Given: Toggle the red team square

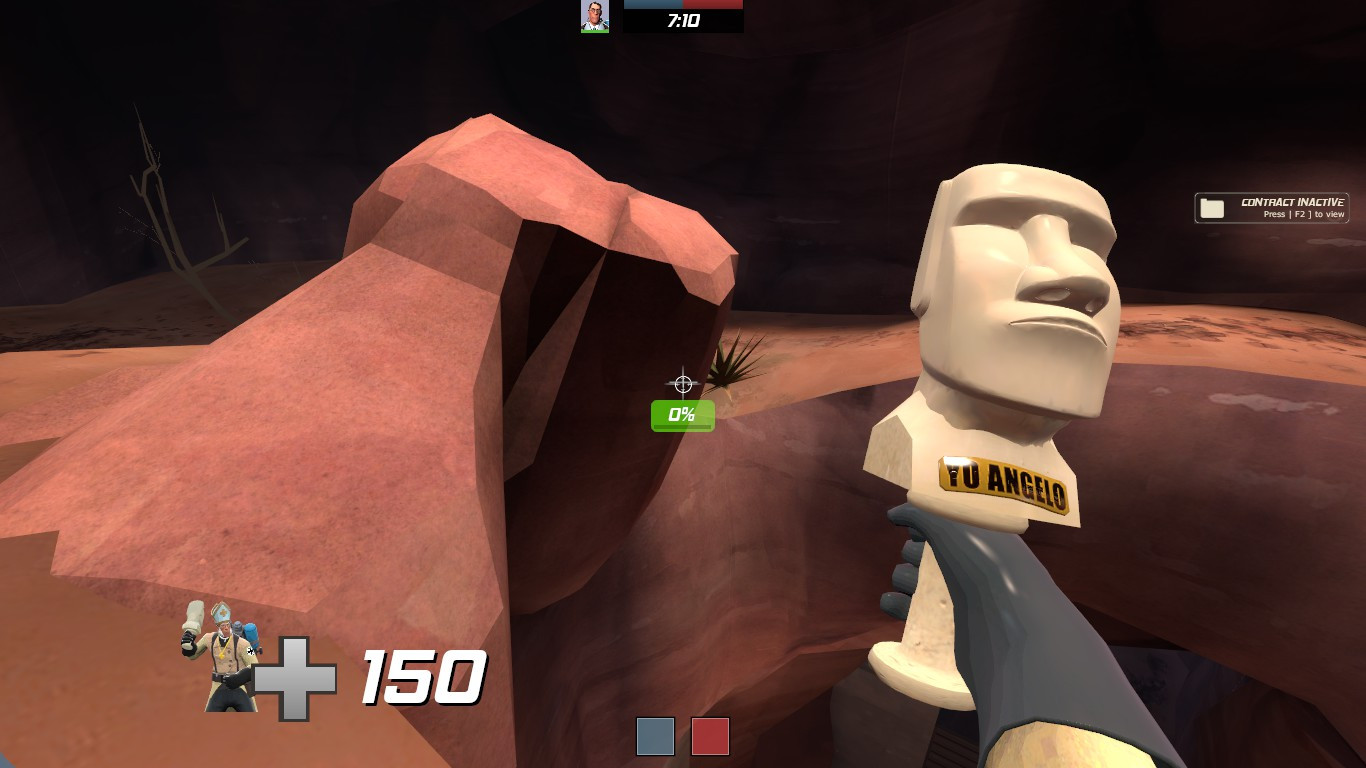Looking at the screenshot, I should [711, 736].
